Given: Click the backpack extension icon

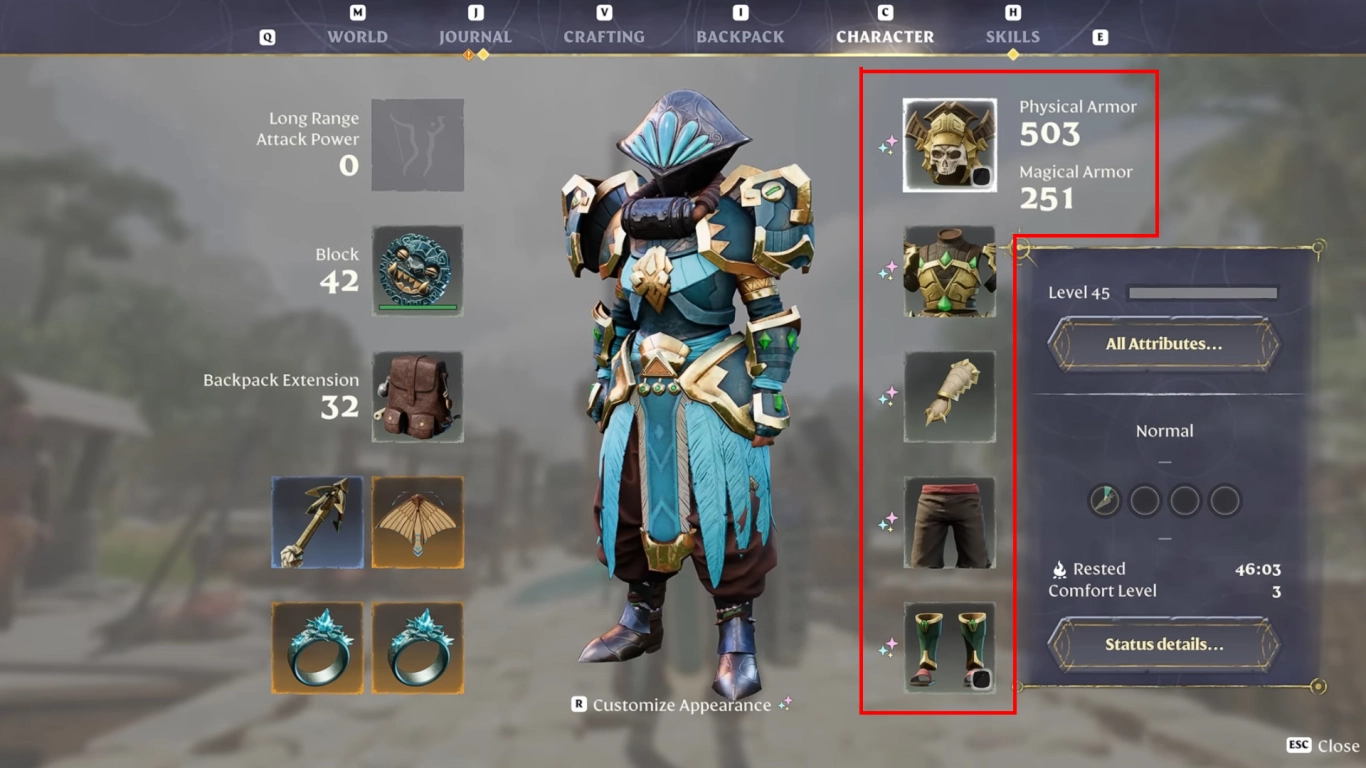Looking at the screenshot, I should pyautogui.click(x=417, y=398).
